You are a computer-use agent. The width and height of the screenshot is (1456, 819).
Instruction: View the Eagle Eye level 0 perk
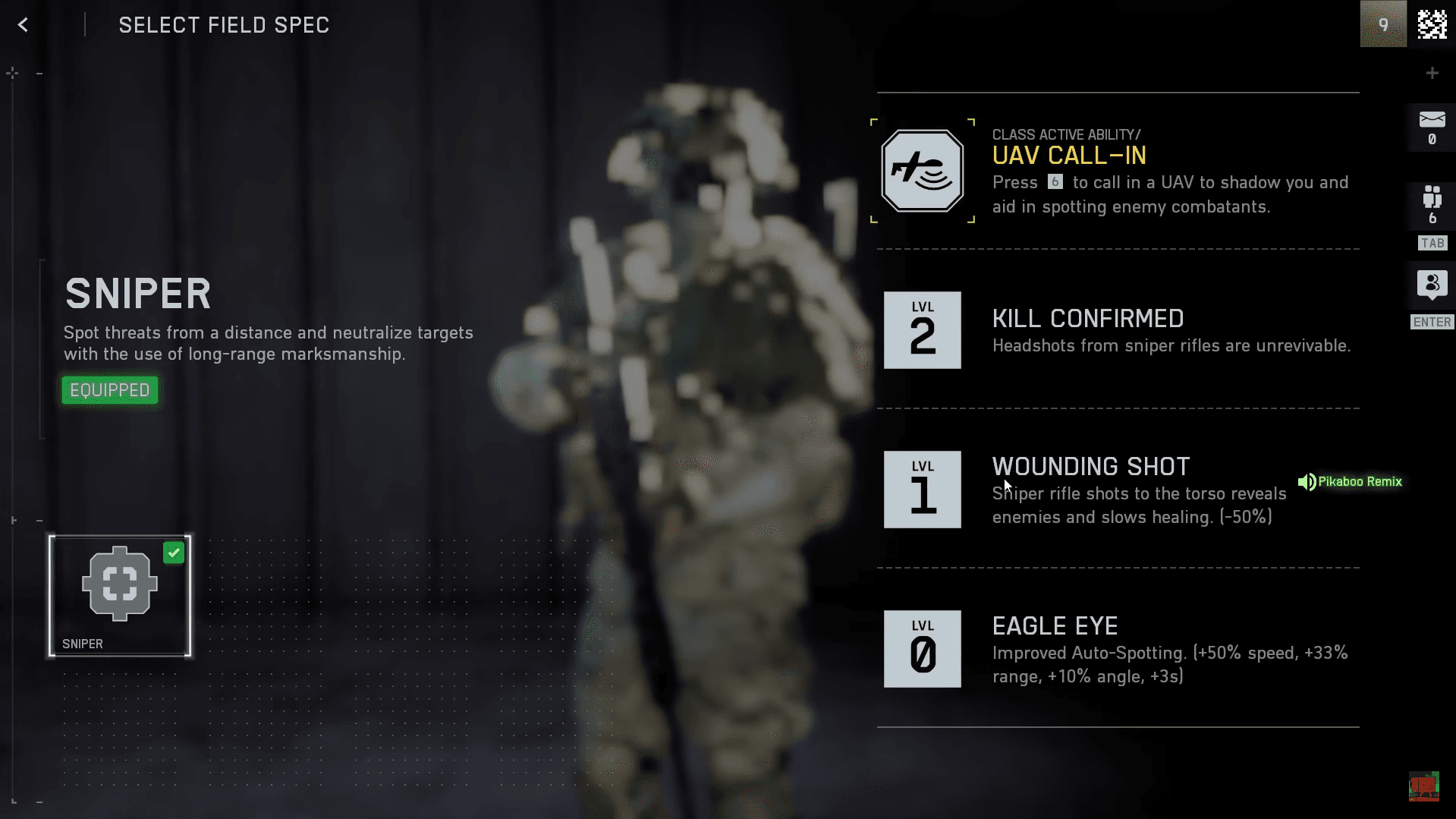coord(922,649)
